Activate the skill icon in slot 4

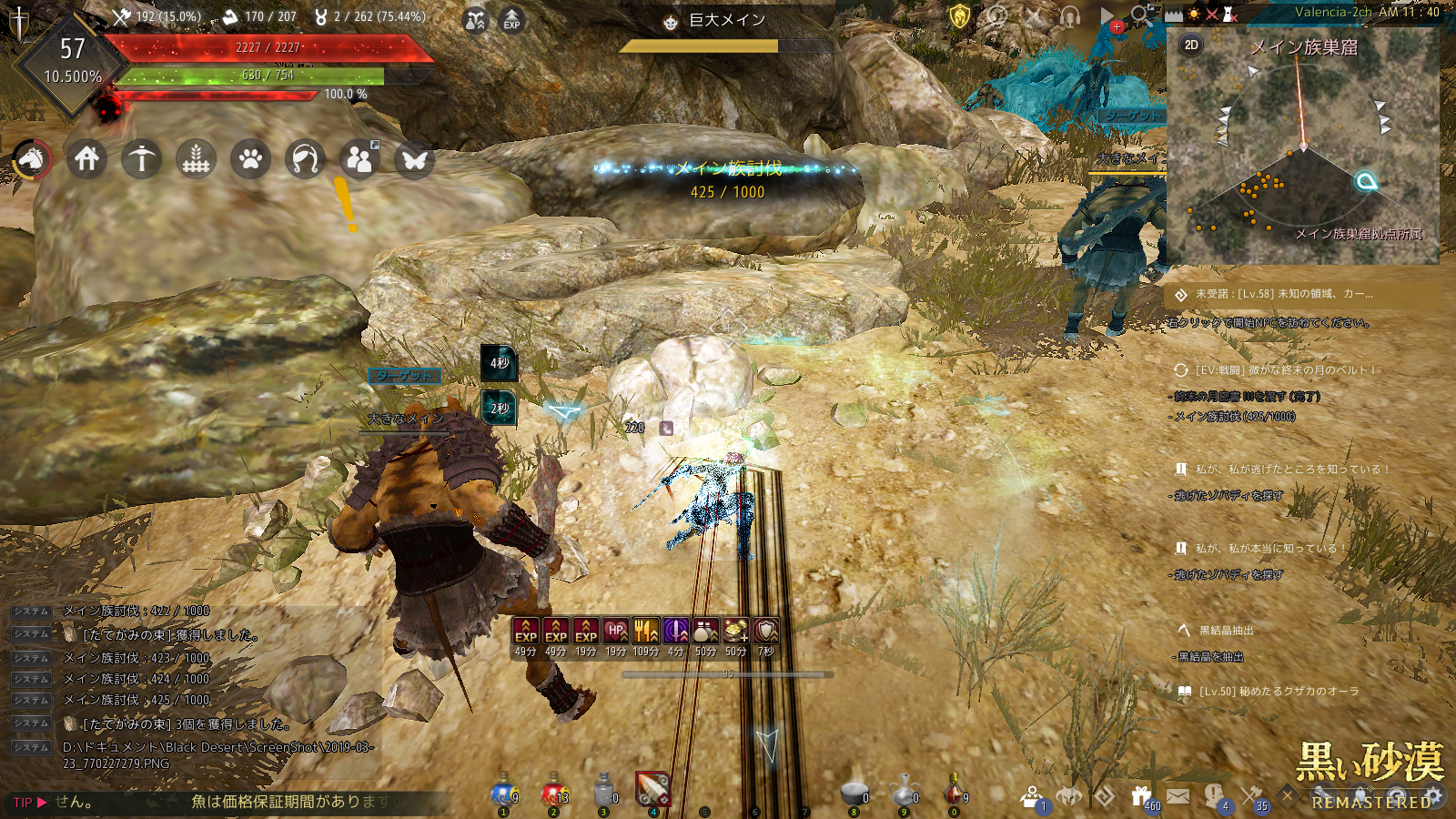[652, 790]
